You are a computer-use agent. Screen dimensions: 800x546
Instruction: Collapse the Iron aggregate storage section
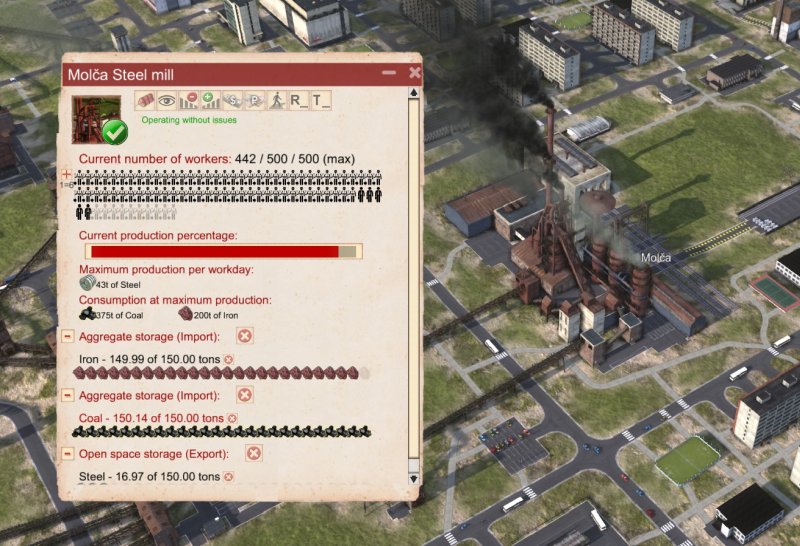[x=67, y=336]
